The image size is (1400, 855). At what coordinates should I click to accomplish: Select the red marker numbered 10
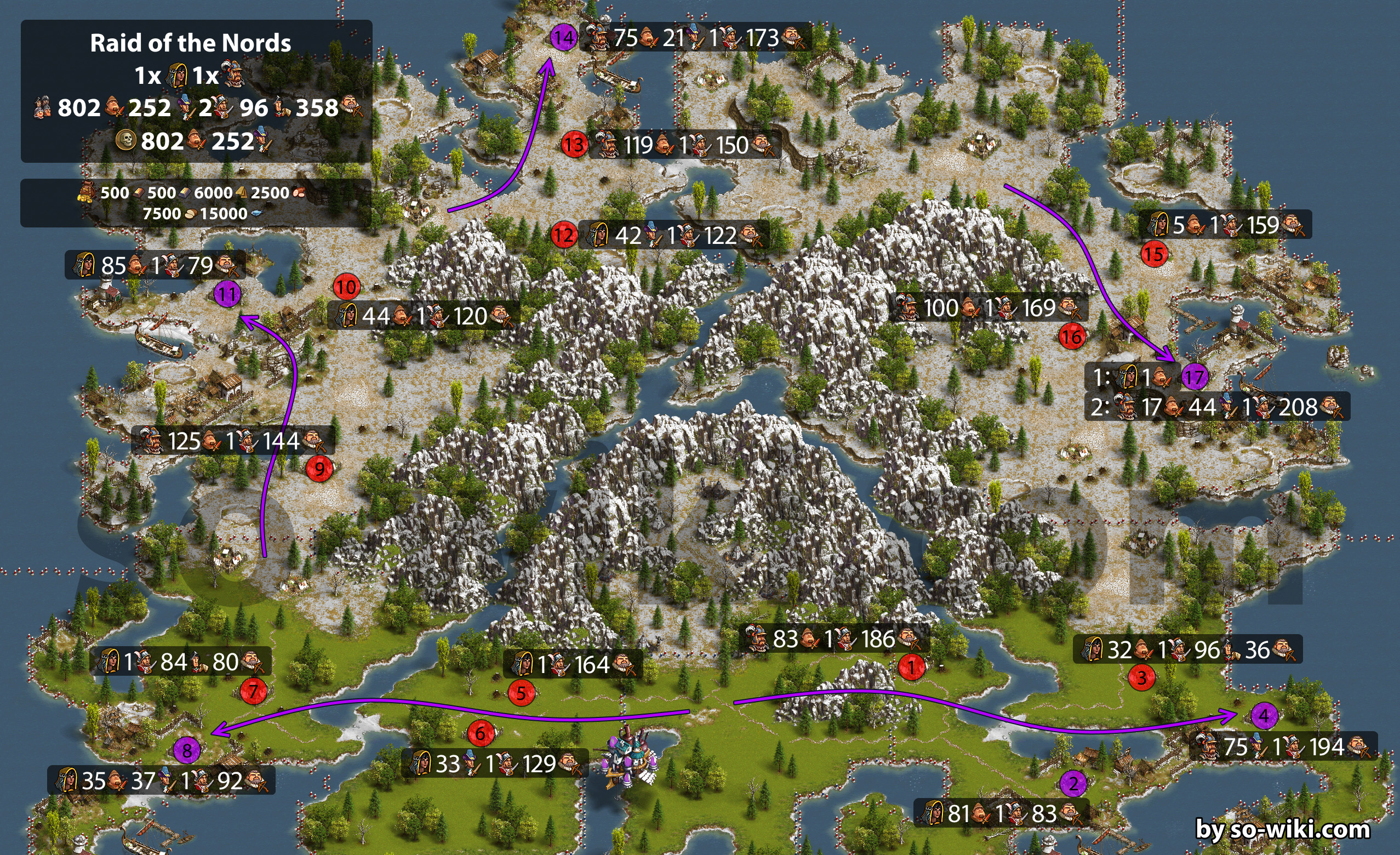pyautogui.click(x=347, y=287)
